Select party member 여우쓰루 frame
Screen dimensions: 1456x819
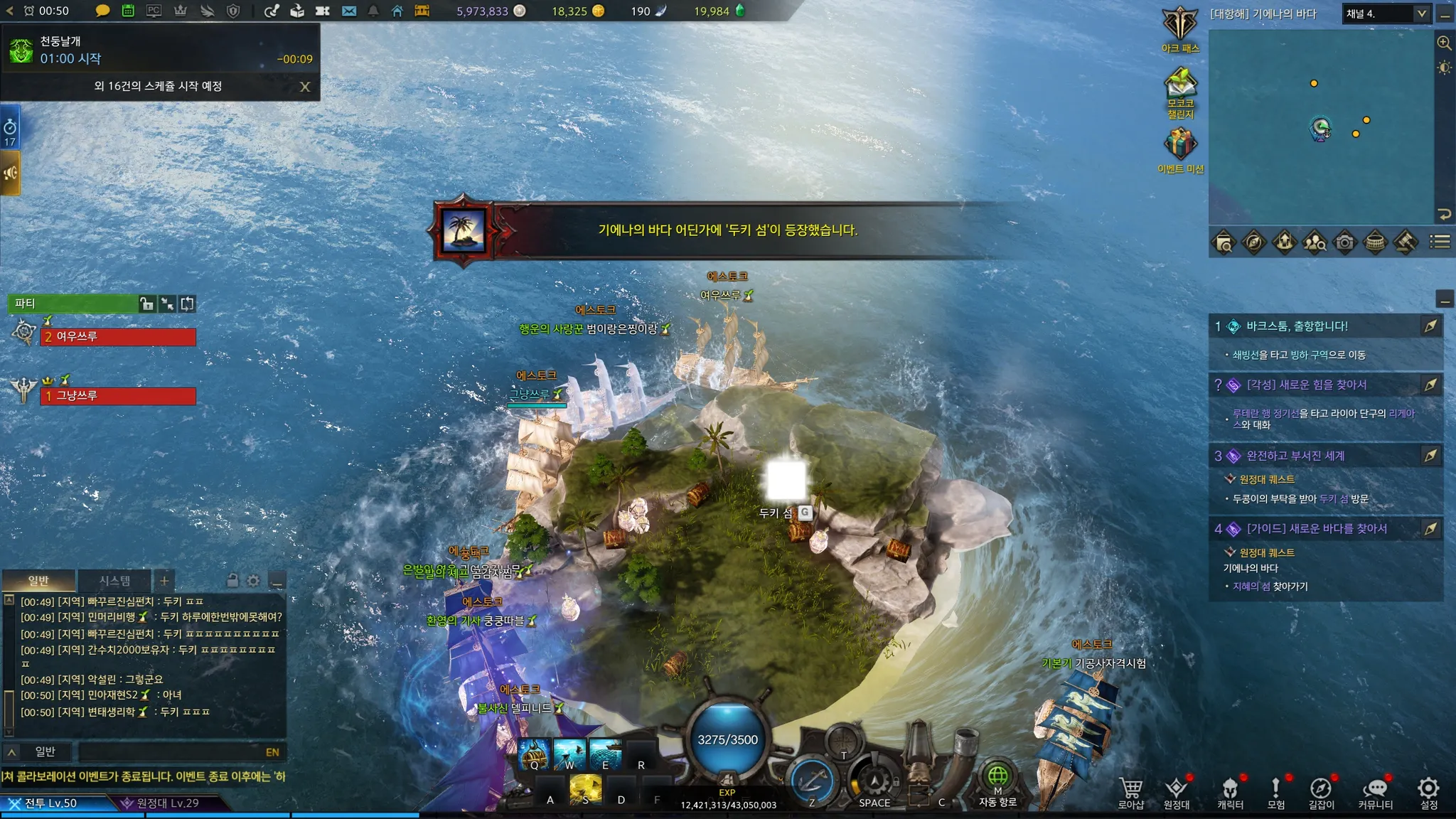tap(118, 337)
